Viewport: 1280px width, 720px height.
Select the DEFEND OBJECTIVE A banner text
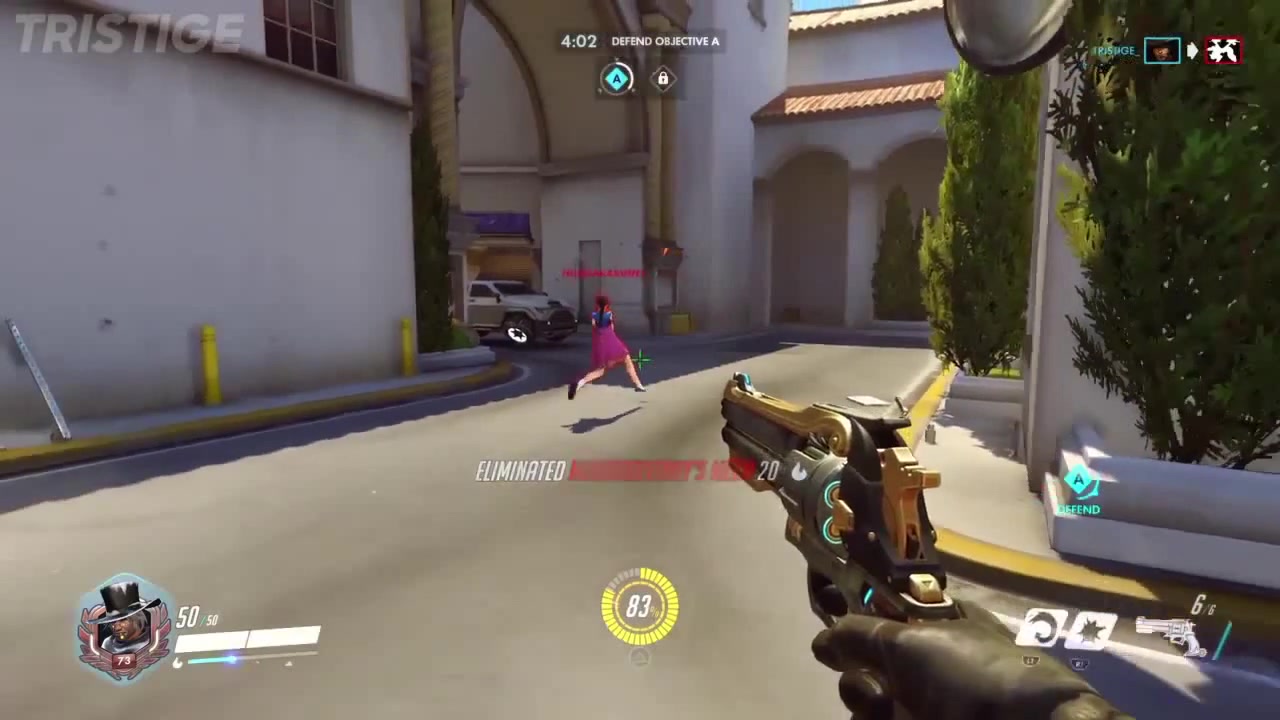[666, 42]
